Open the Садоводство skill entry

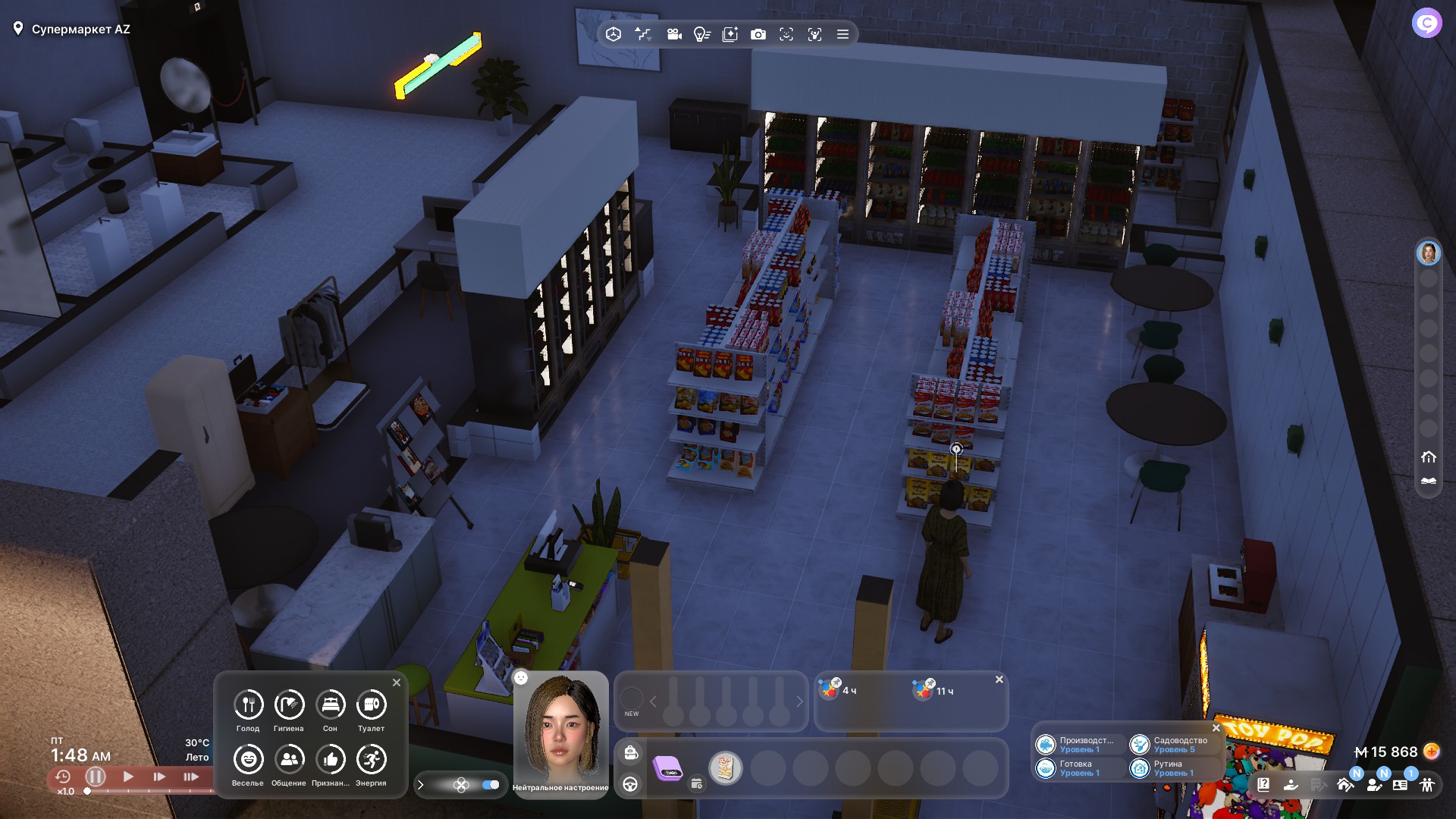click(1172, 745)
